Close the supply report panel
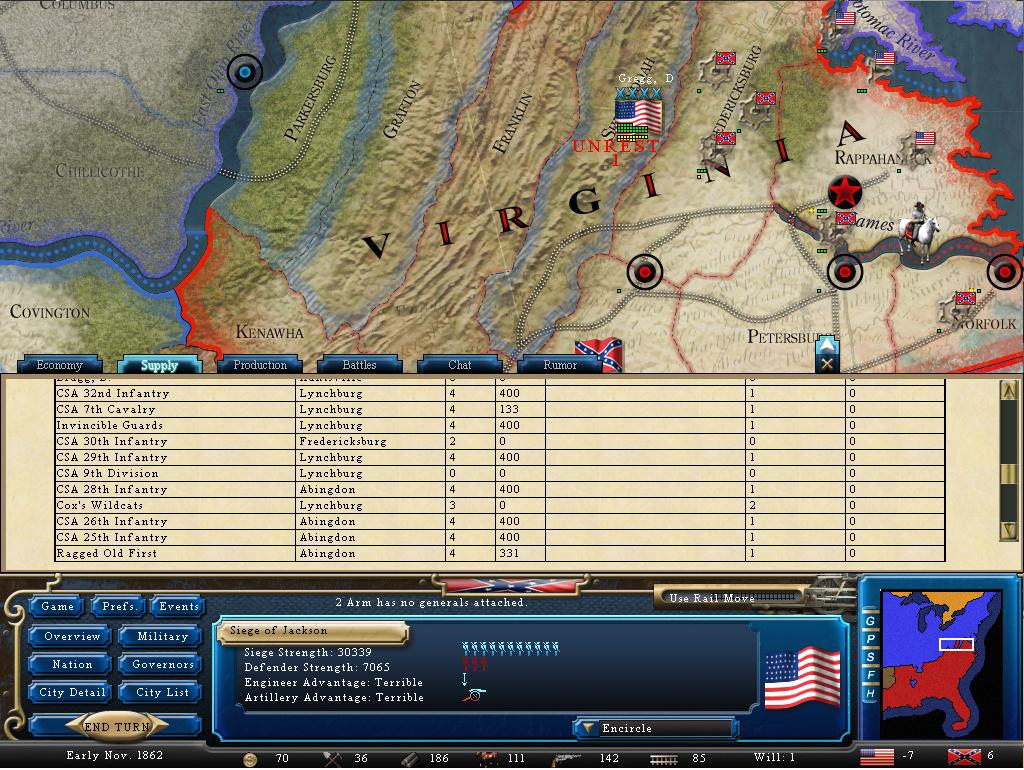Screen dimensions: 1024x770 [827, 365]
